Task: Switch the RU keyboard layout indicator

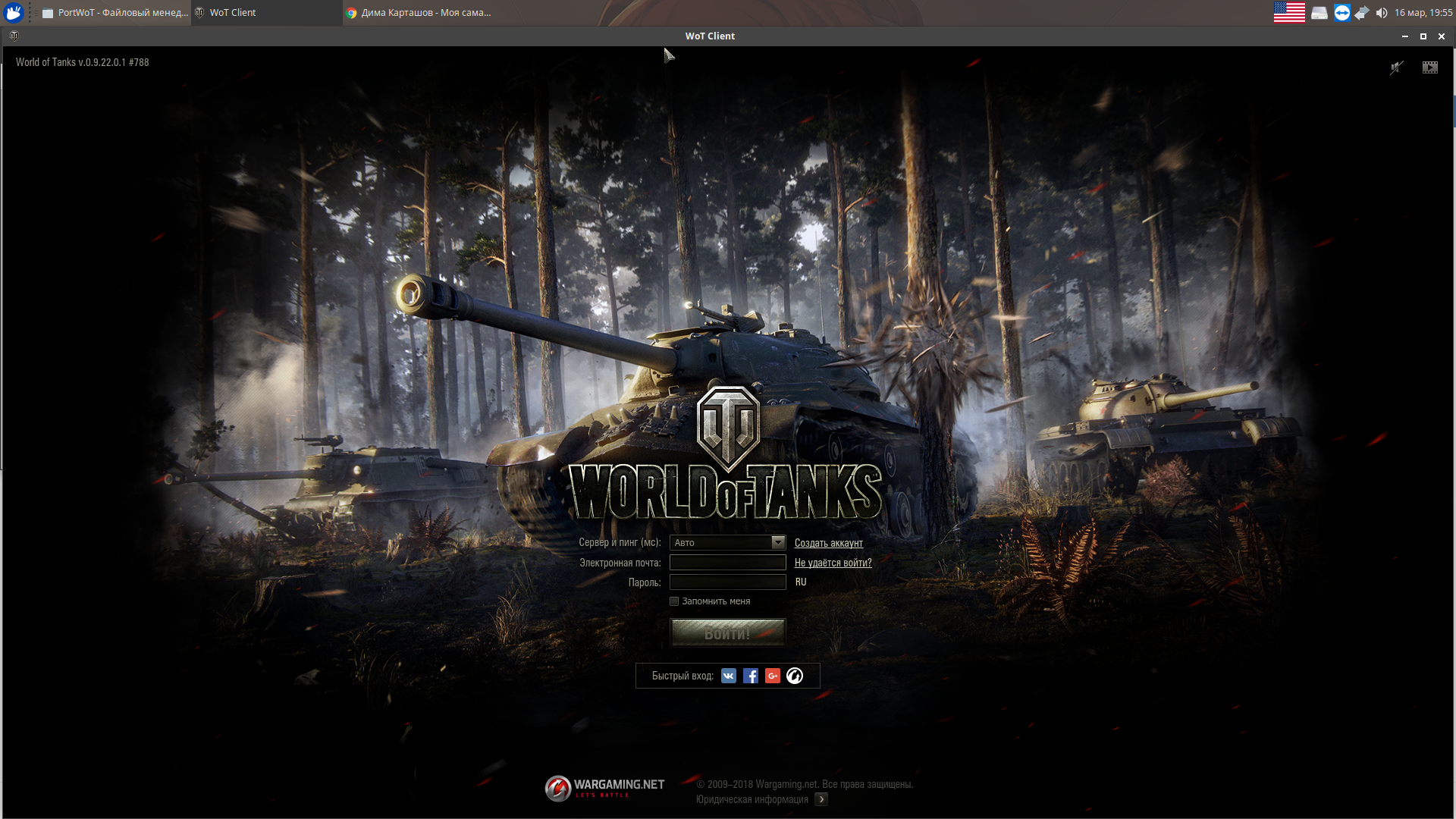Action: click(x=801, y=582)
